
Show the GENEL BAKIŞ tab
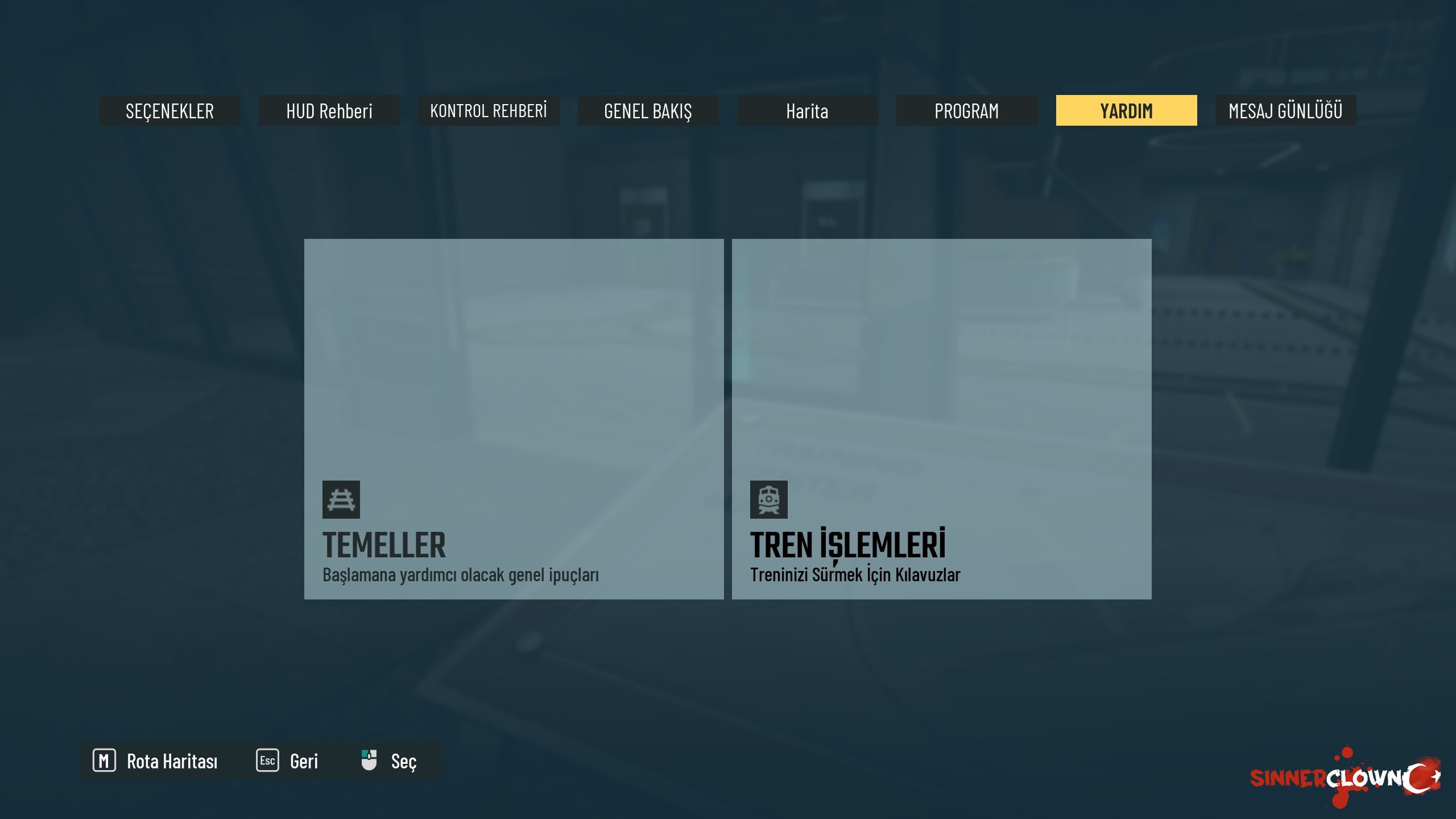648,110
